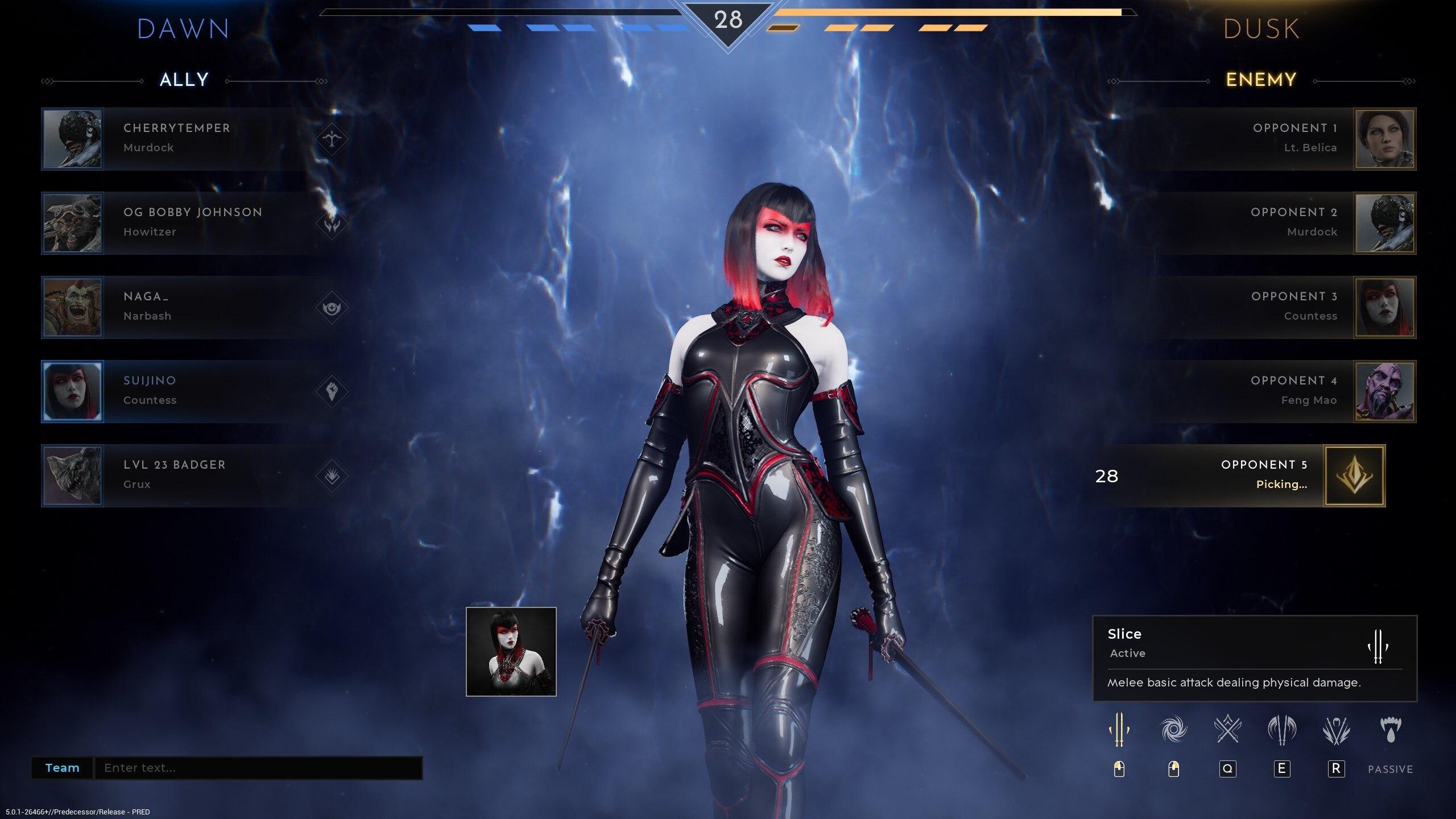Screen dimensions: 1456x819
Task: Toggle the Team chat channel label
Action: (x=62, y=768)
